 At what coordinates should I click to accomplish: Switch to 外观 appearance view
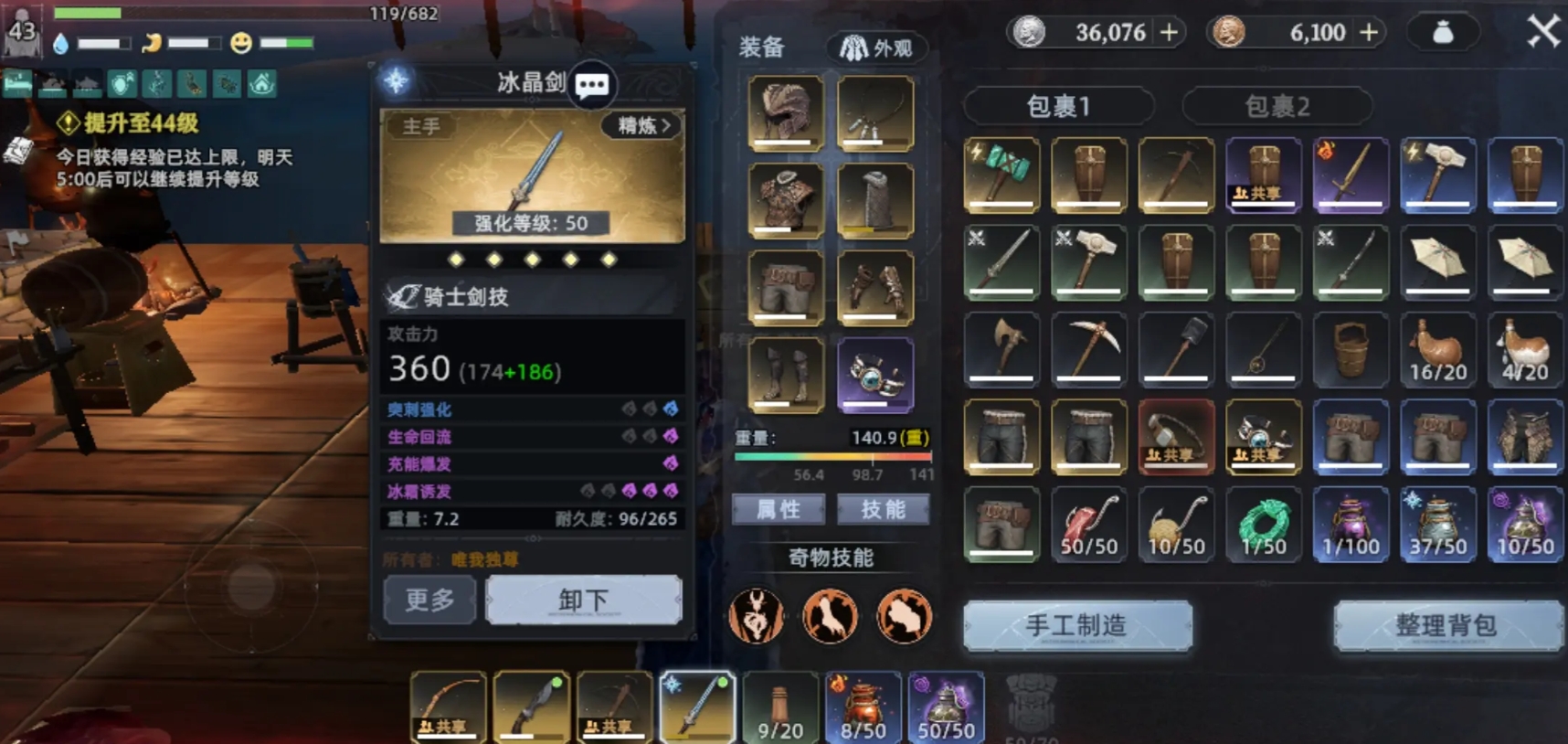coord(876,48)
